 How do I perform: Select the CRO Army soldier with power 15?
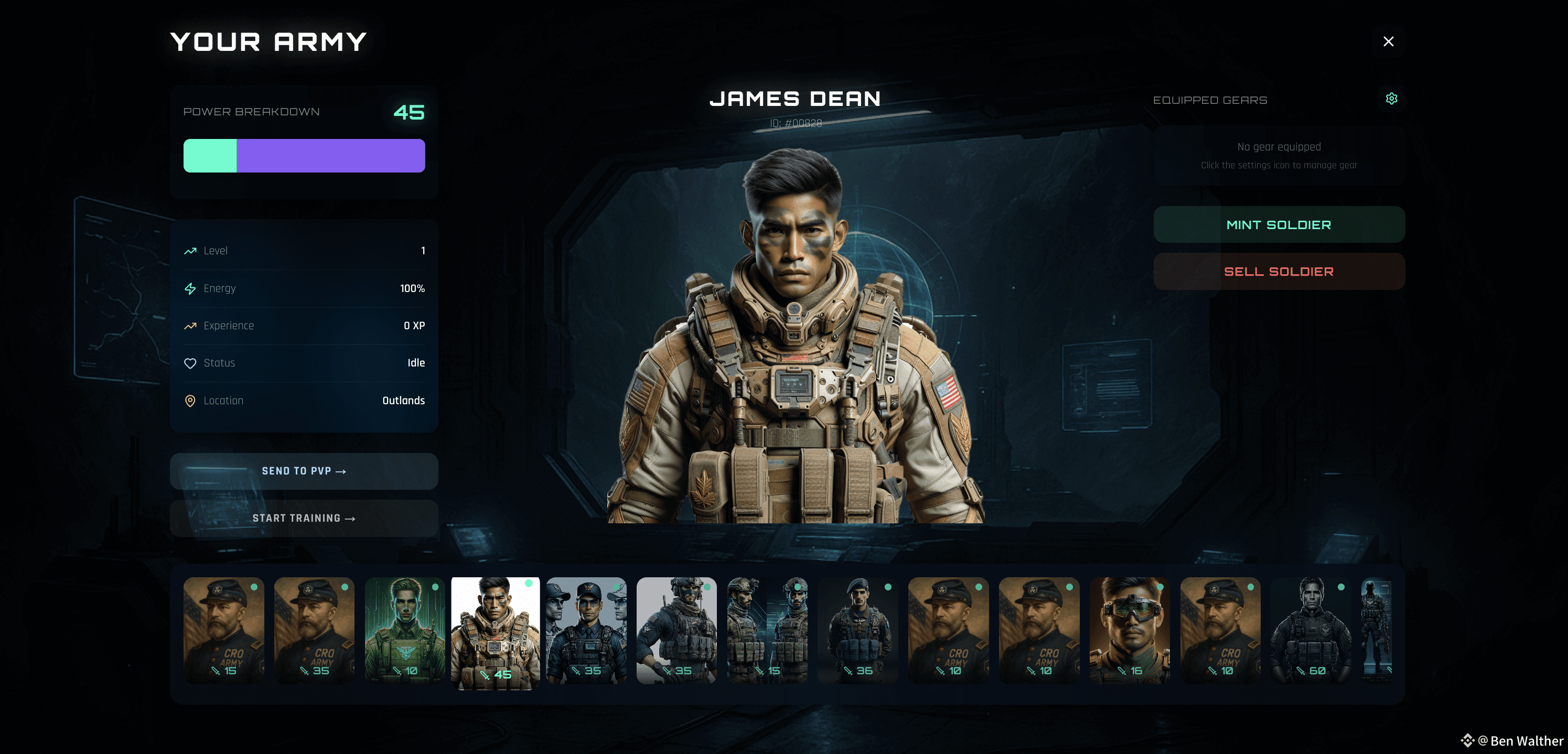tap(223, 630)
